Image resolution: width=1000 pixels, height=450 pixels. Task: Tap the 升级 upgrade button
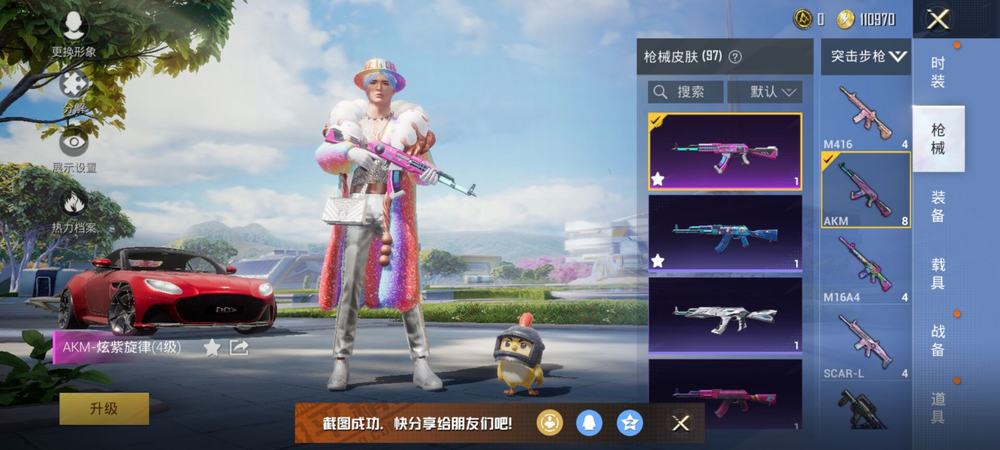[x=104, y=409]
